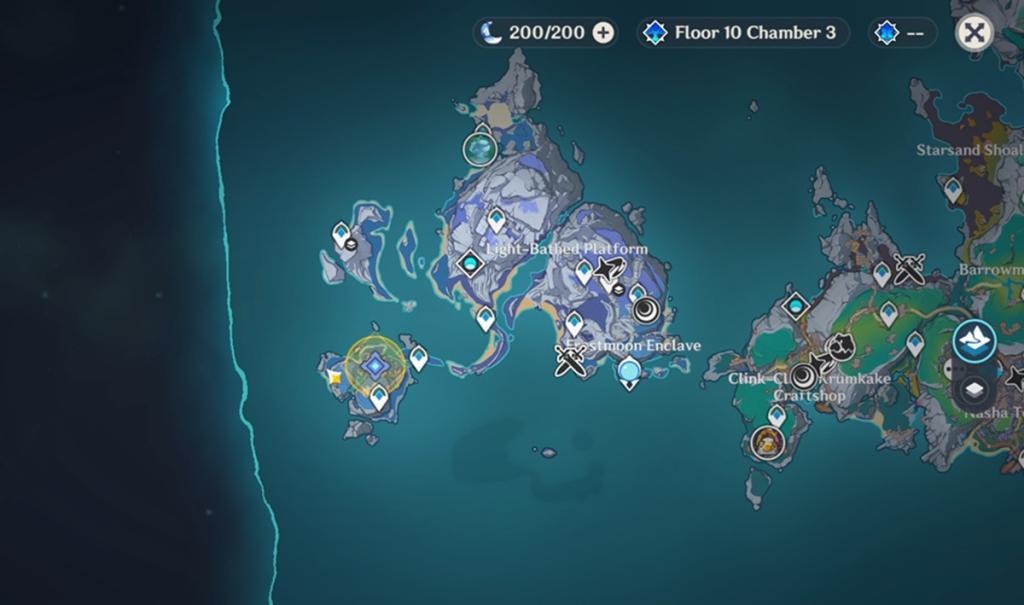
Task: Select the yellow quest marker on the southwest island
Action: [336, 377]
